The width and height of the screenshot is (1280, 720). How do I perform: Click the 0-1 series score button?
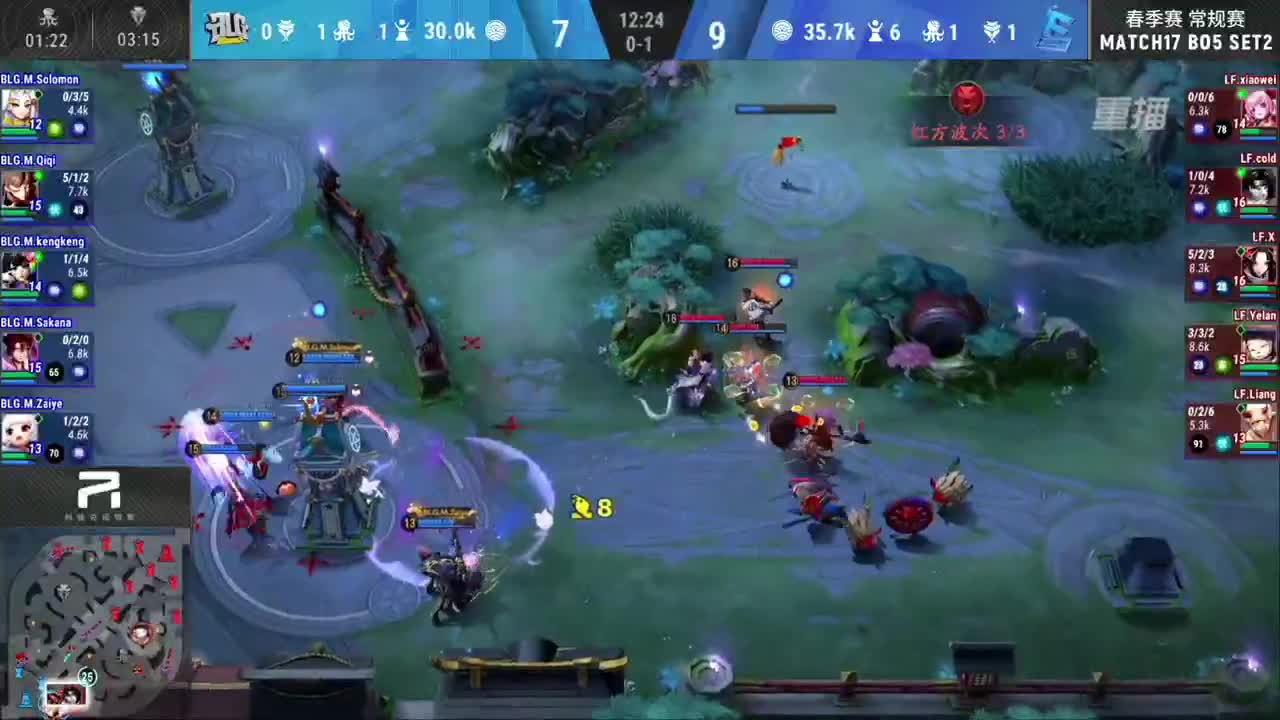[x=639, y=41]
